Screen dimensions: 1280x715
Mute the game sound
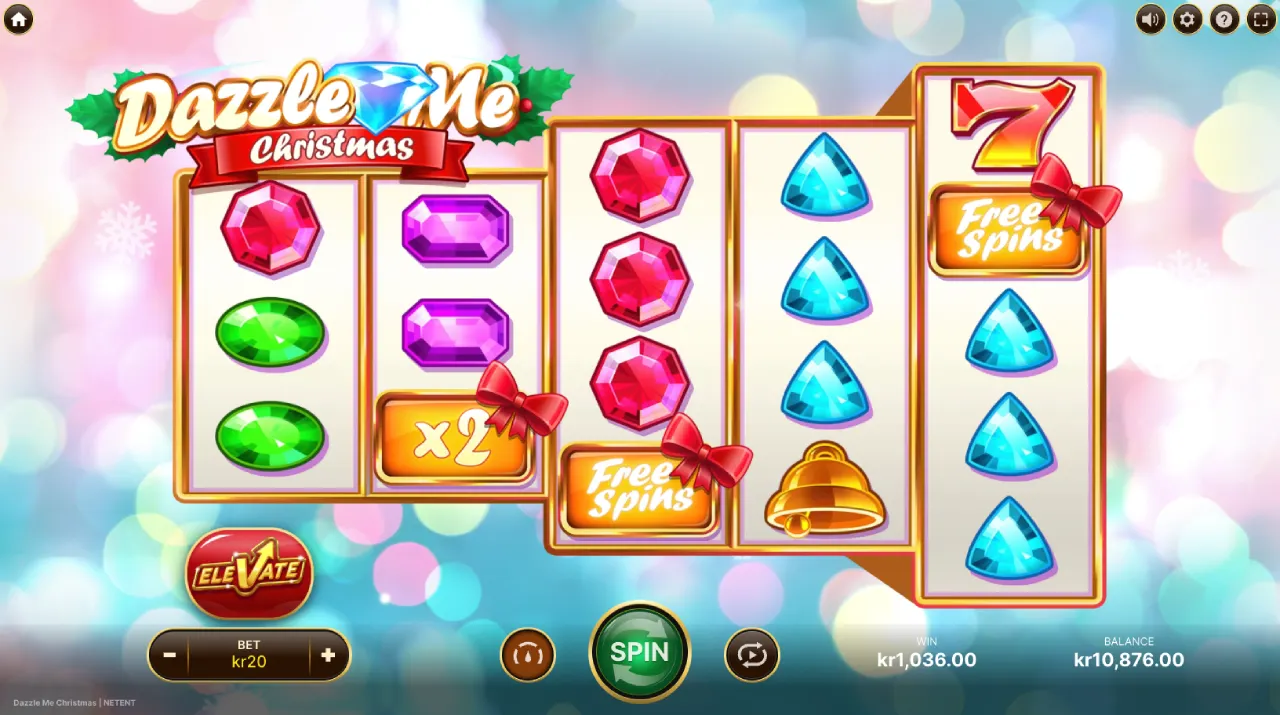coord(1151,18)
